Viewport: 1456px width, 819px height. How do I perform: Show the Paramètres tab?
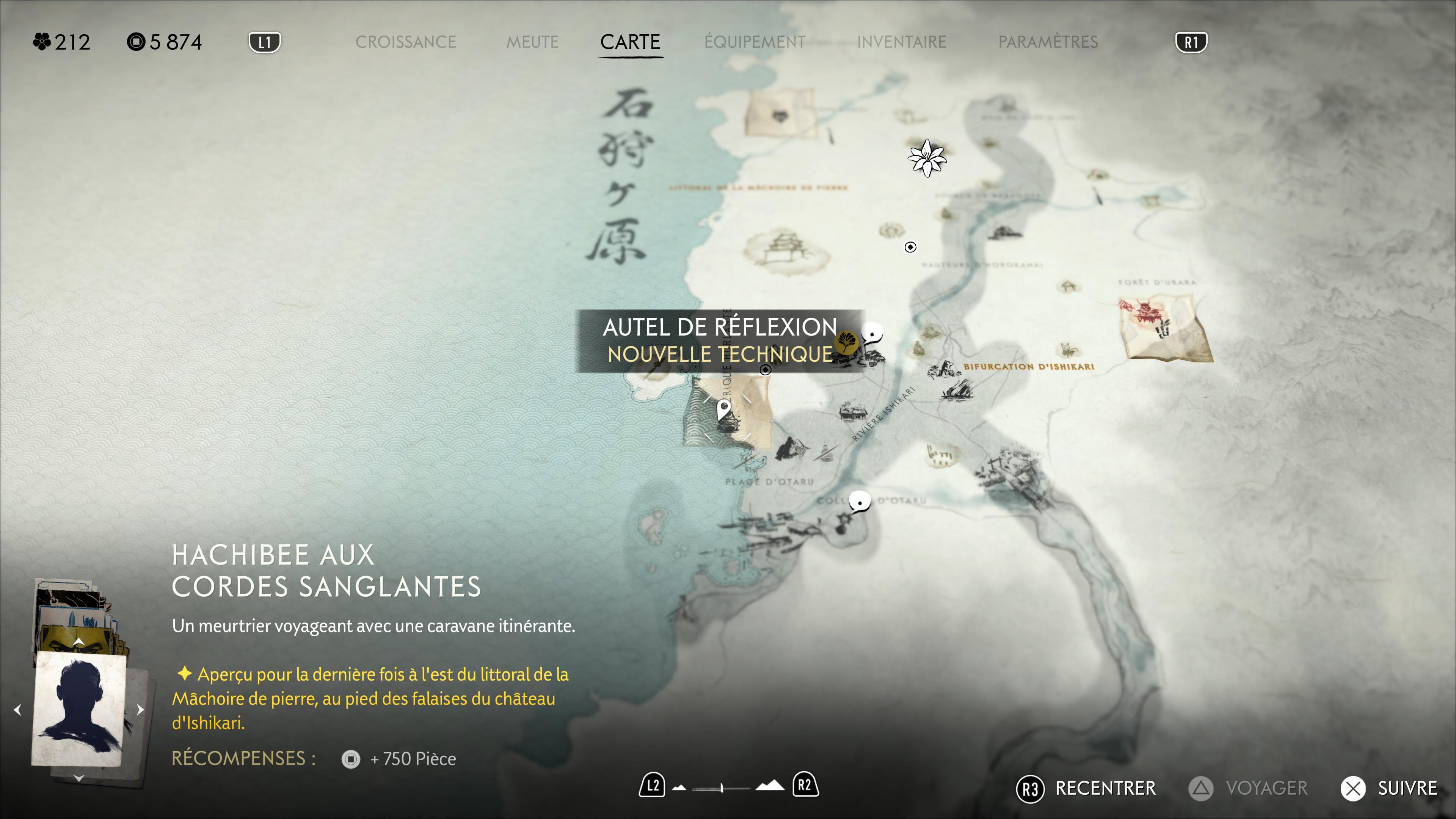tap(1048, 42)
